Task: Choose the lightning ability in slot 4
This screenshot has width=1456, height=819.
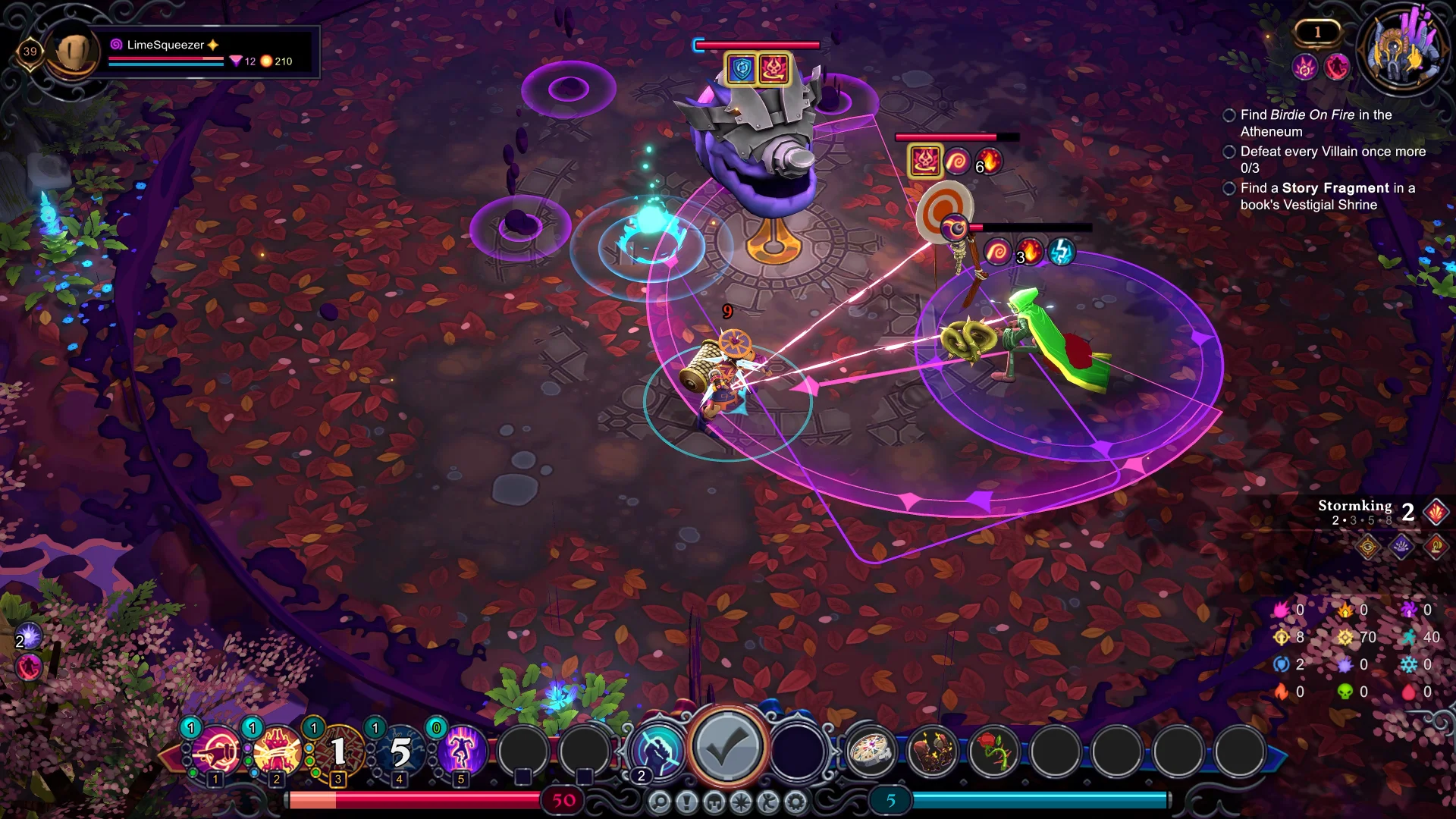Action: (x=400, y=752)
